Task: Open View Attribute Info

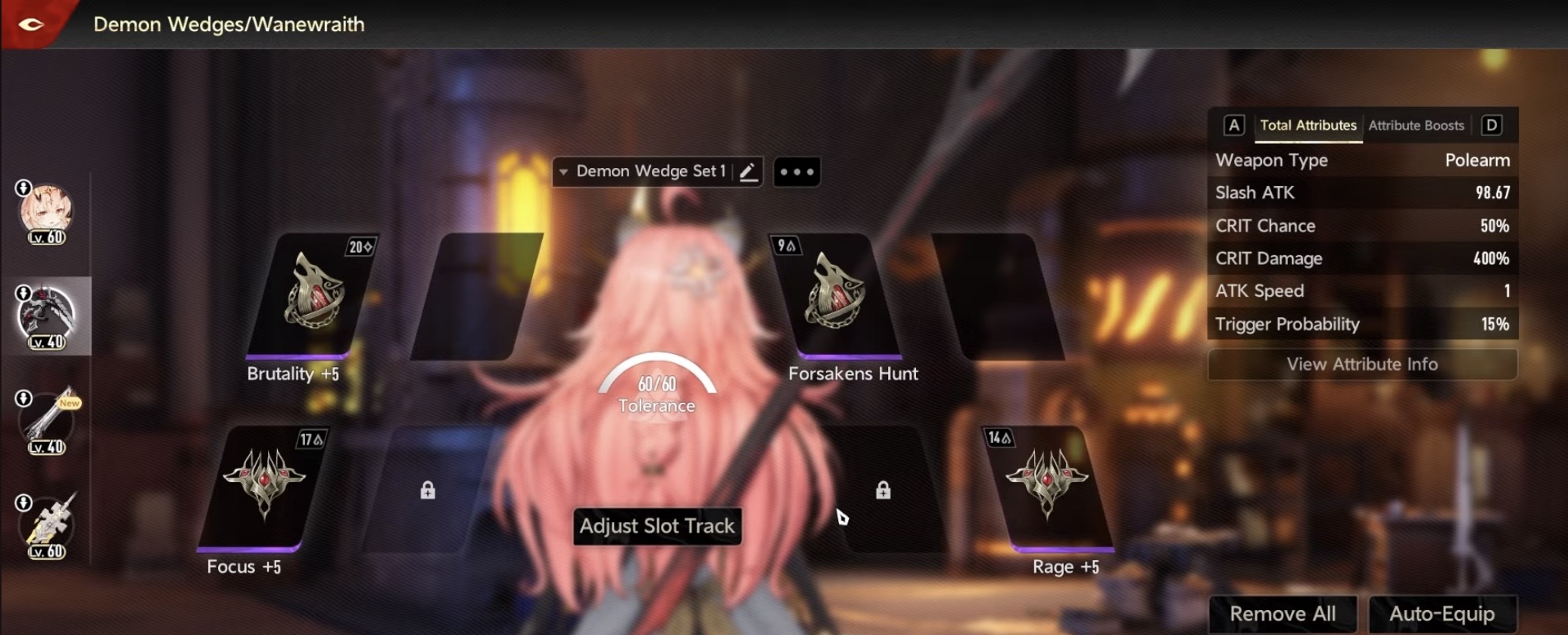Action: pos(1361,364)
